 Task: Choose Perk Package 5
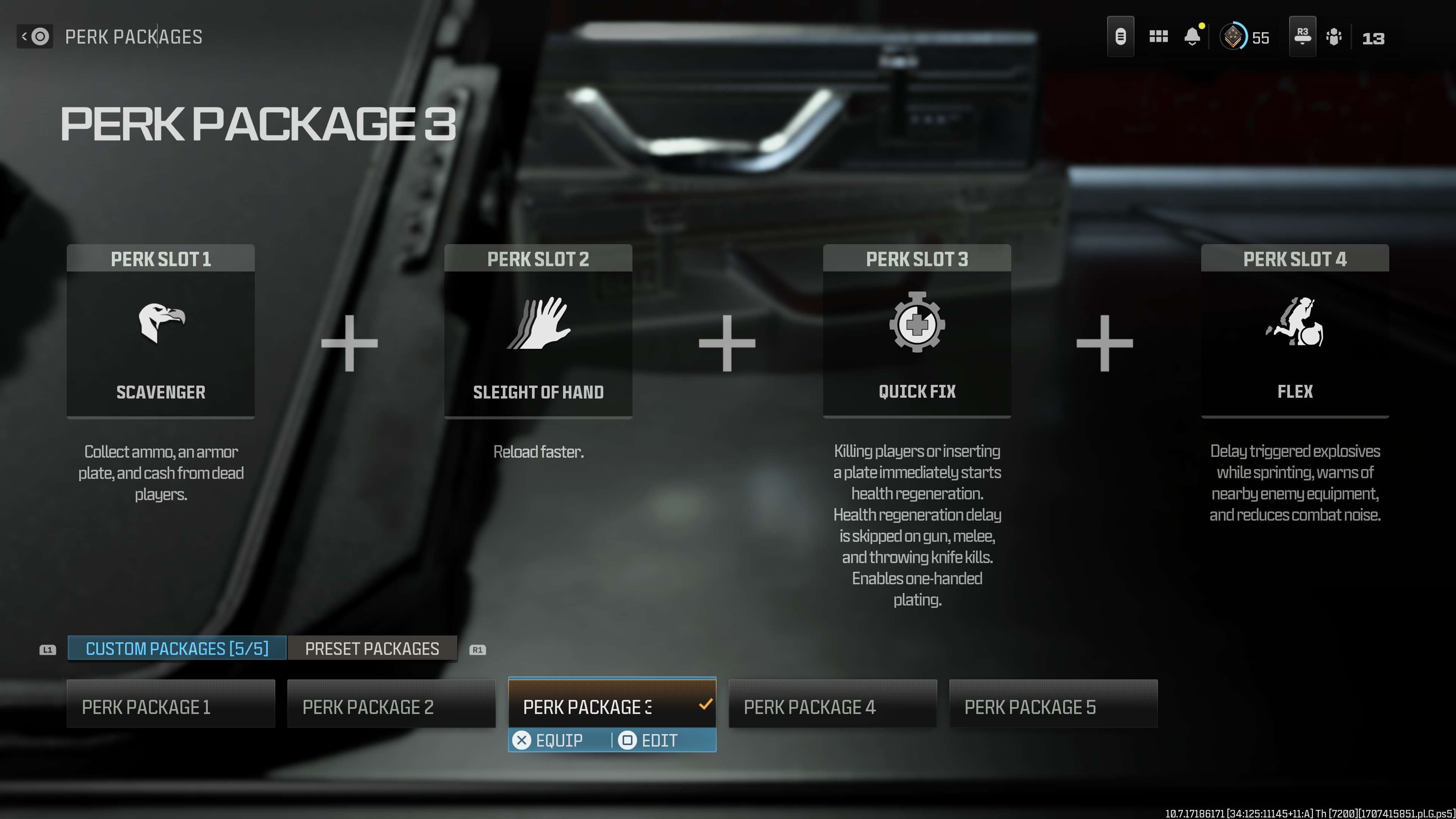[1053, 706]
